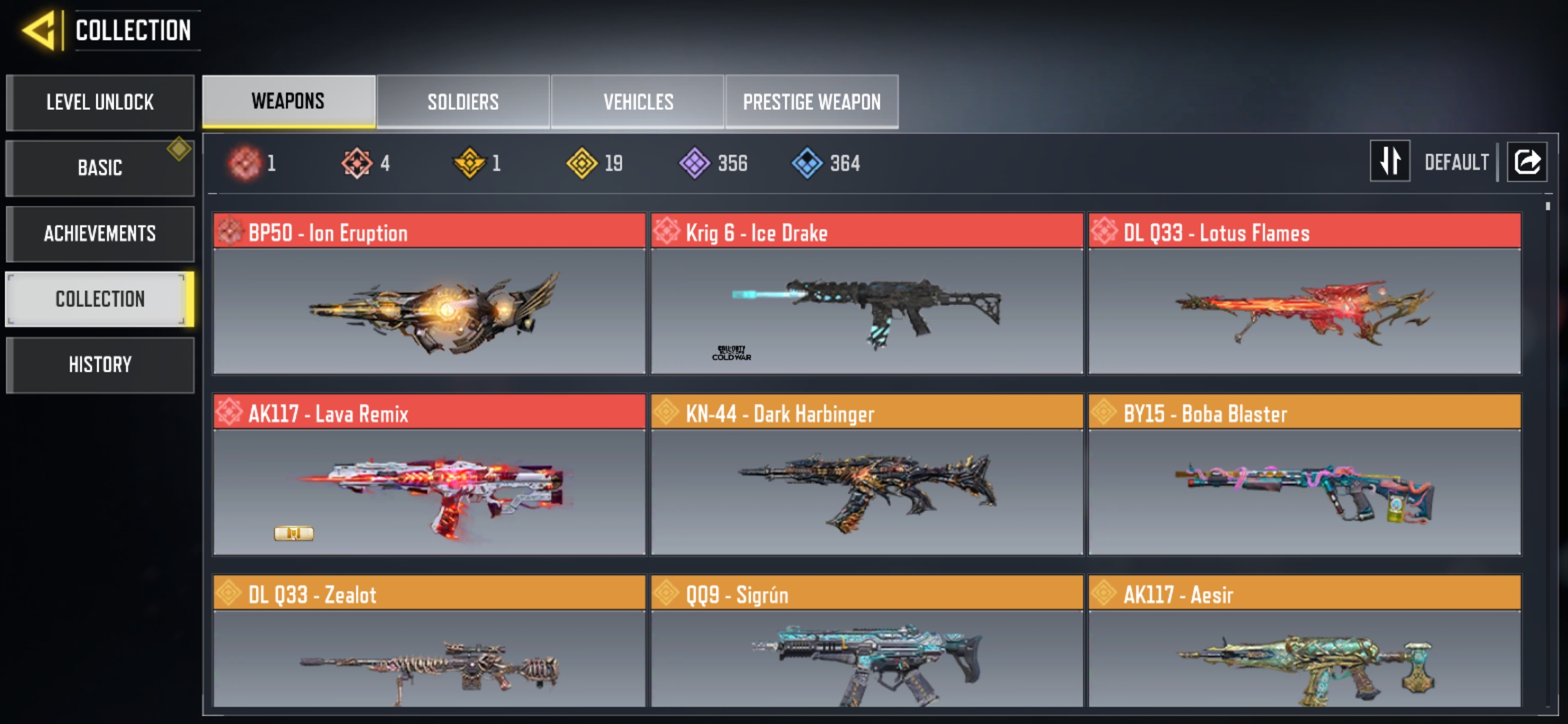Select the Collection menu entry
The height and width of the screenshot is (724, 1568).
(x=100, y=299)
